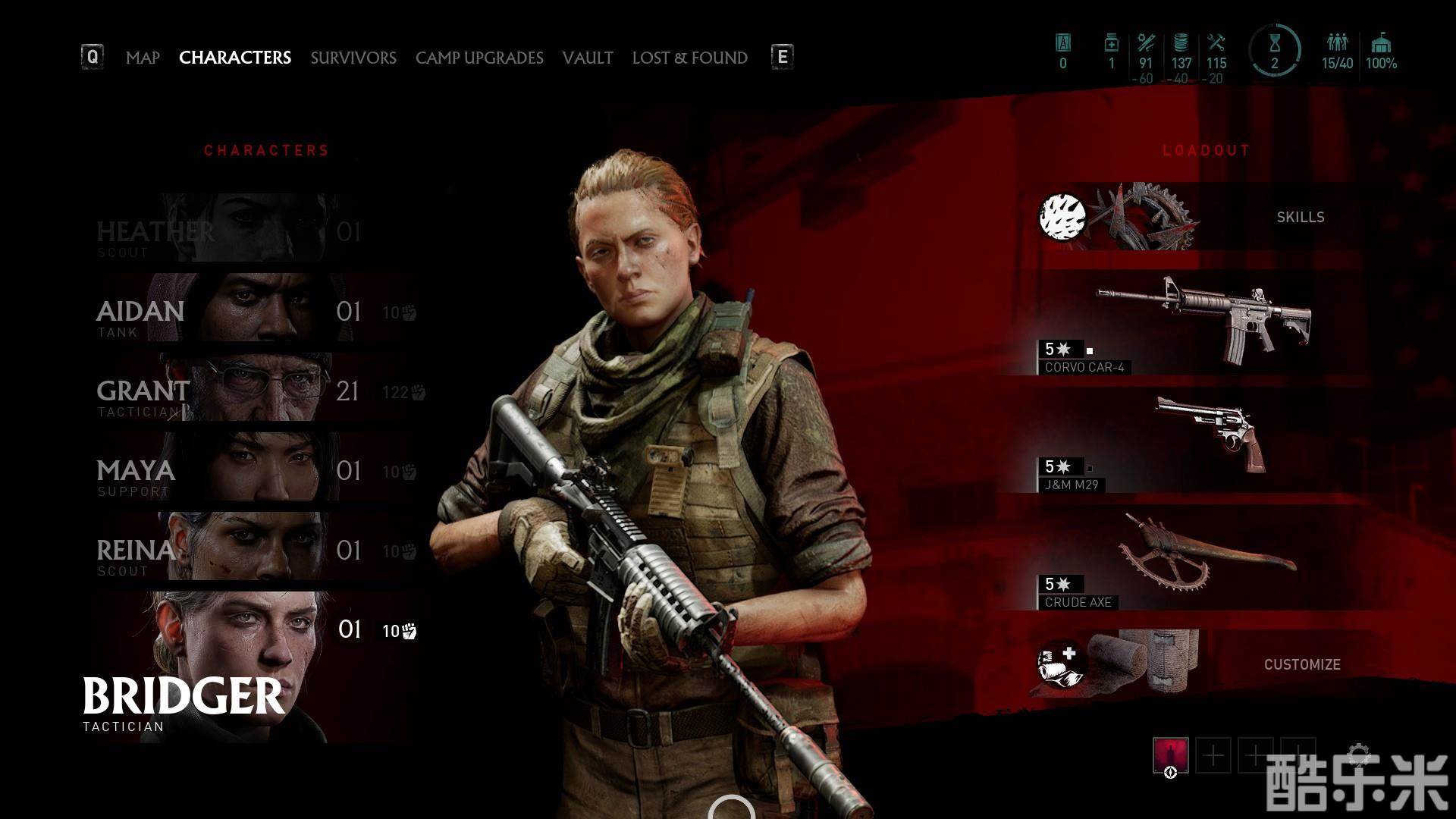Image resolution: width=1456 pixels, height=819 pixels.
Task: Switch to the Map tab
Action: [143, 58]
